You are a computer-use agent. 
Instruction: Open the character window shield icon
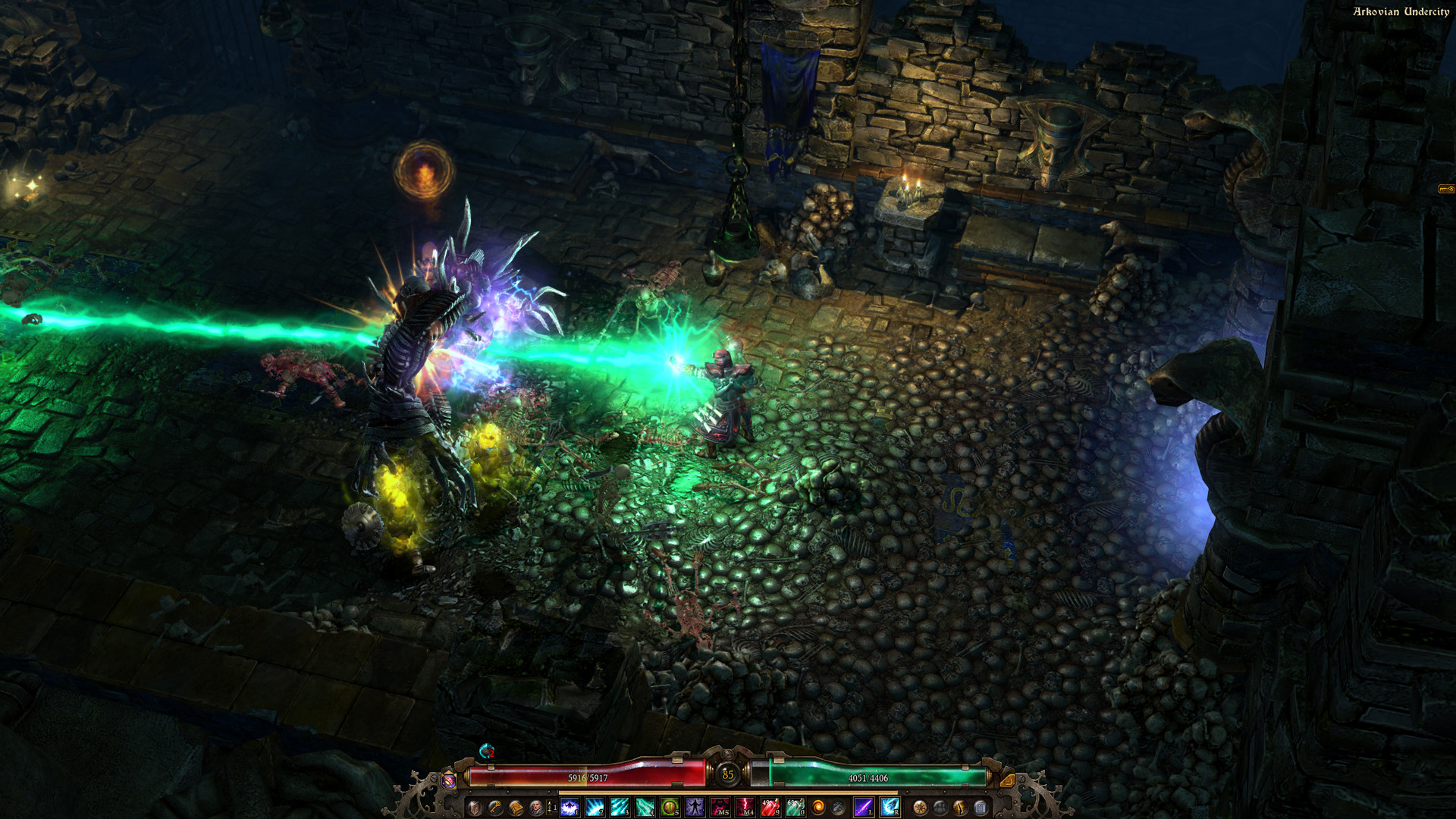pyautogui.click(x=473, y=808)
